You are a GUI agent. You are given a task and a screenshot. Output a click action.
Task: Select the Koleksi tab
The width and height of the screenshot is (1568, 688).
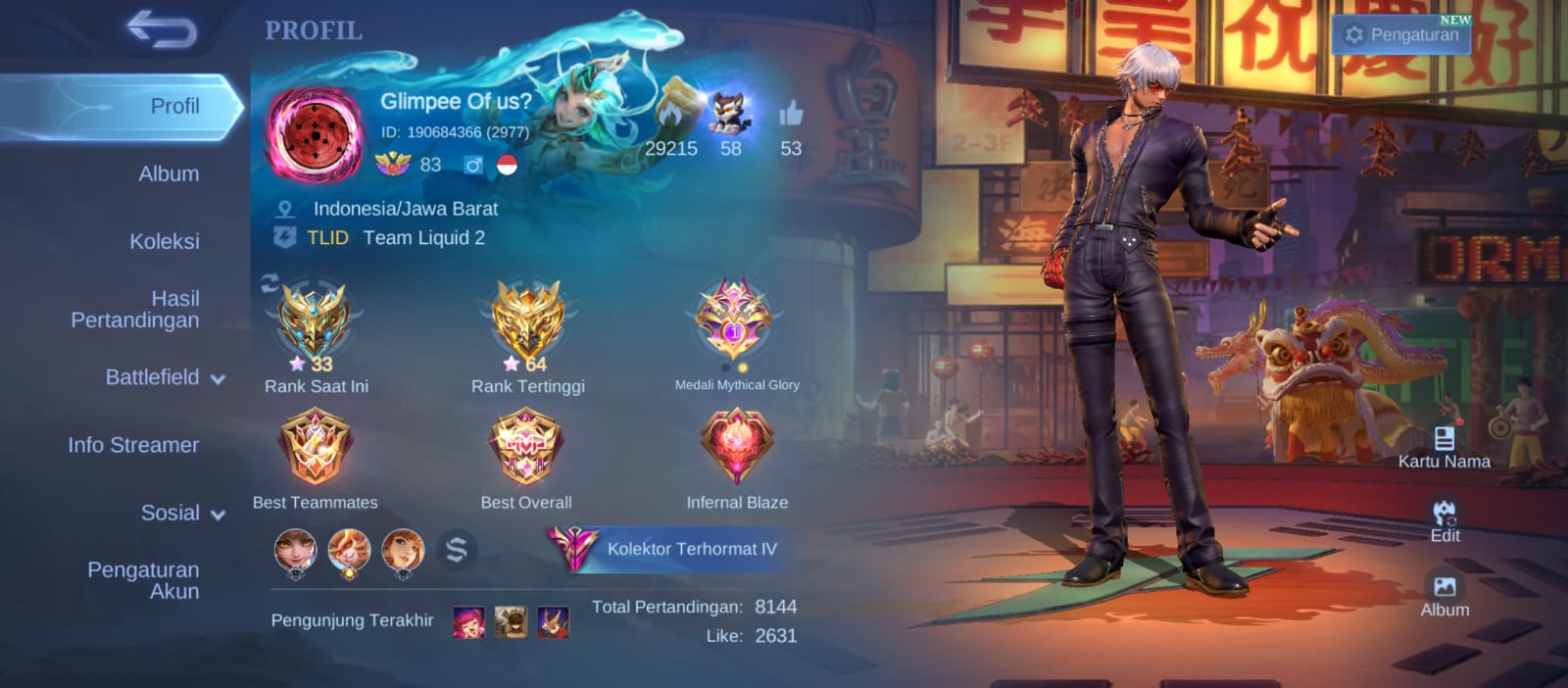coord(165,242)
